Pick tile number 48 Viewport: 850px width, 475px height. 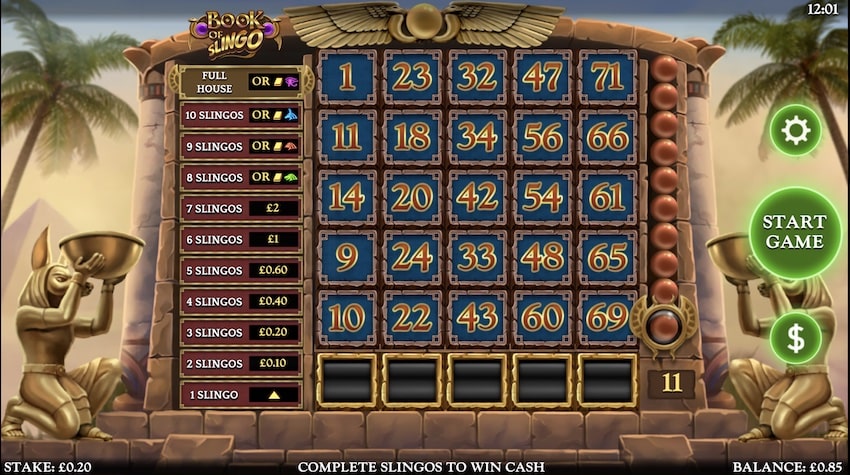point(542,259)
